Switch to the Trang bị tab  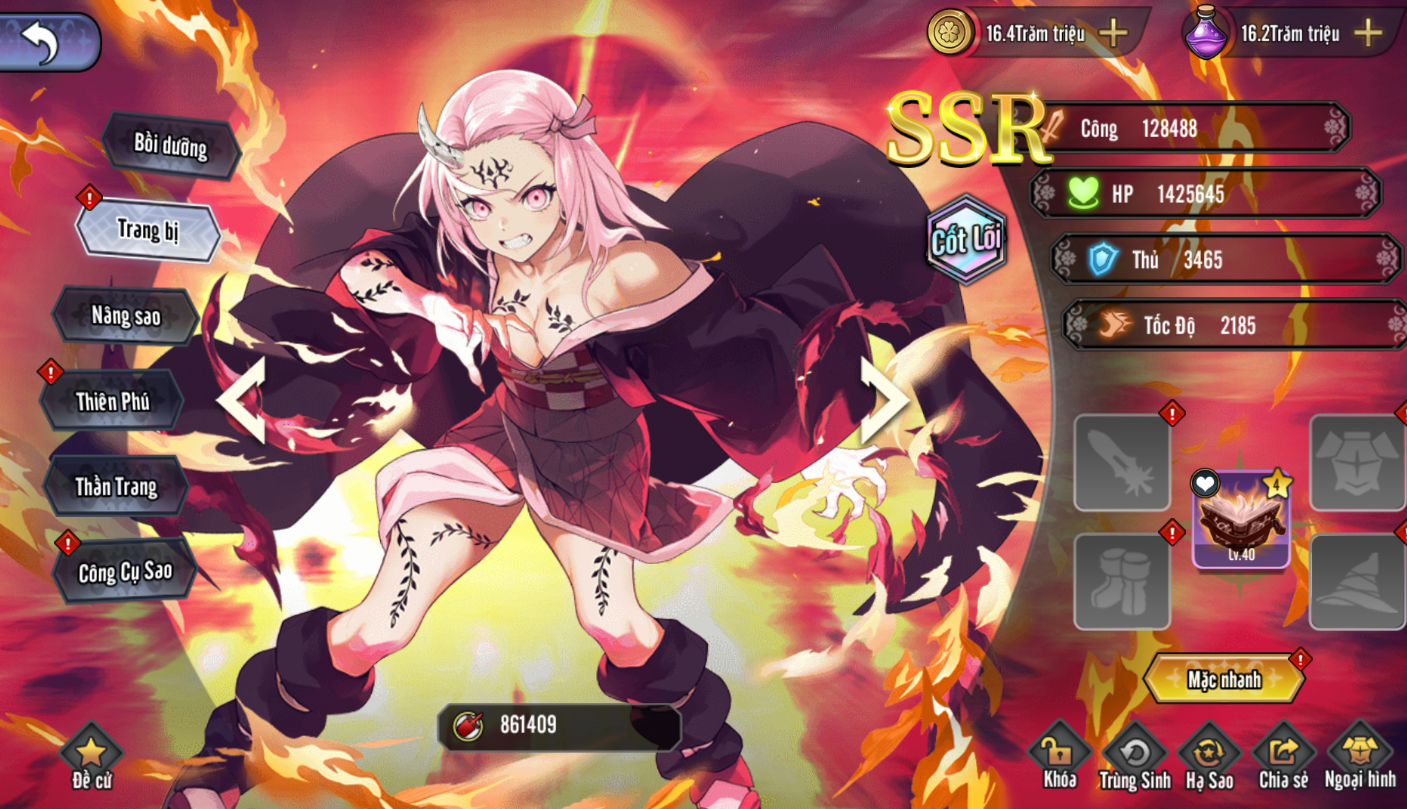click(x=148, y=230)
